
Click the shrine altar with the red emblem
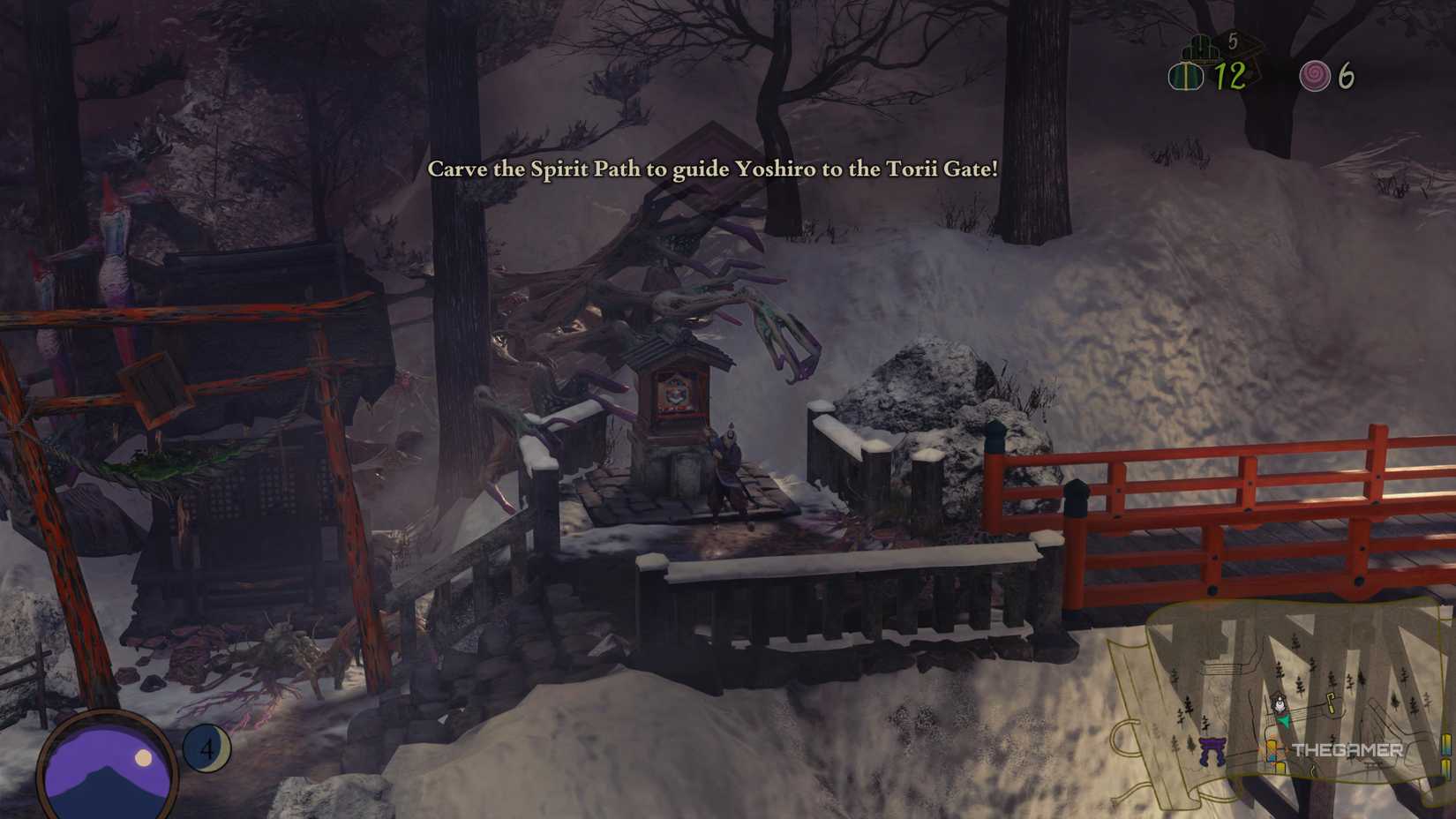coord(677,393)
